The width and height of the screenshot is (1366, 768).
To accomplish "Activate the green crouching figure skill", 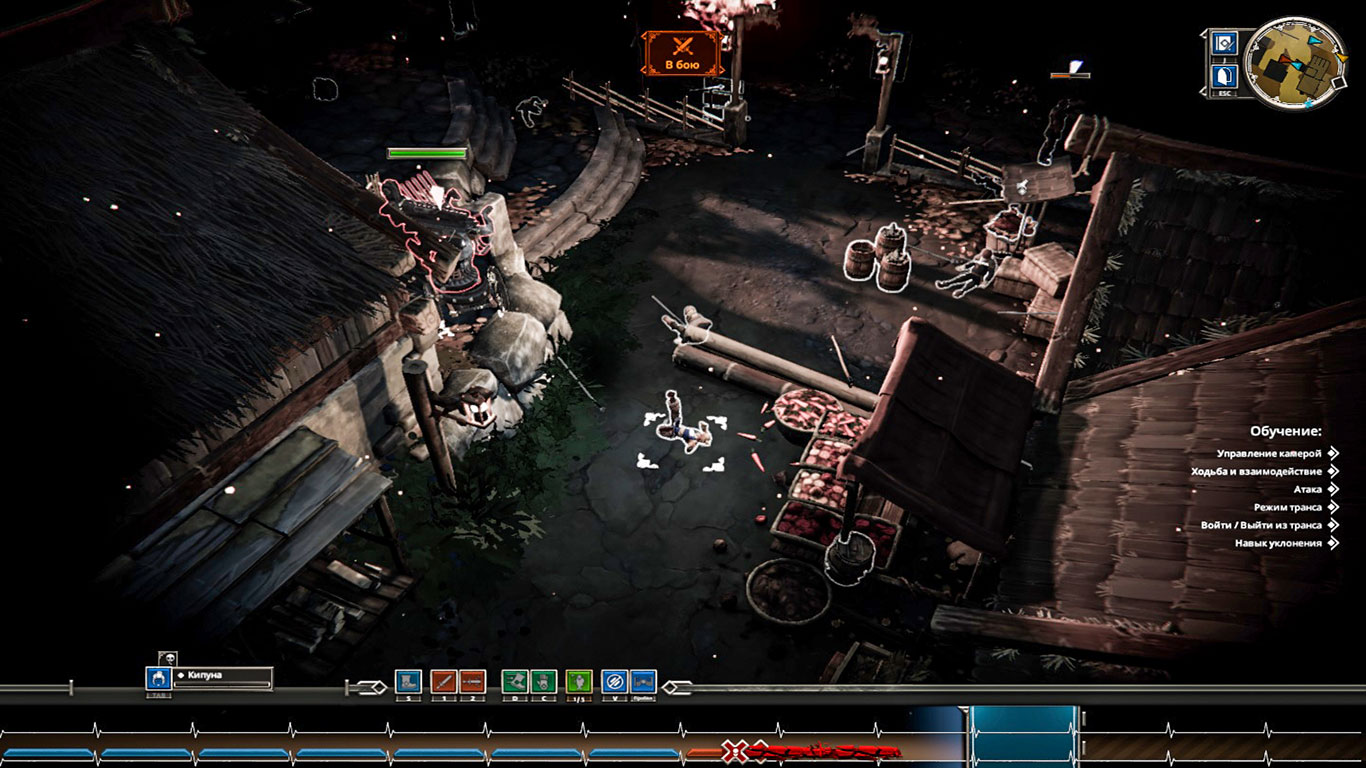I will coord(543,681).
